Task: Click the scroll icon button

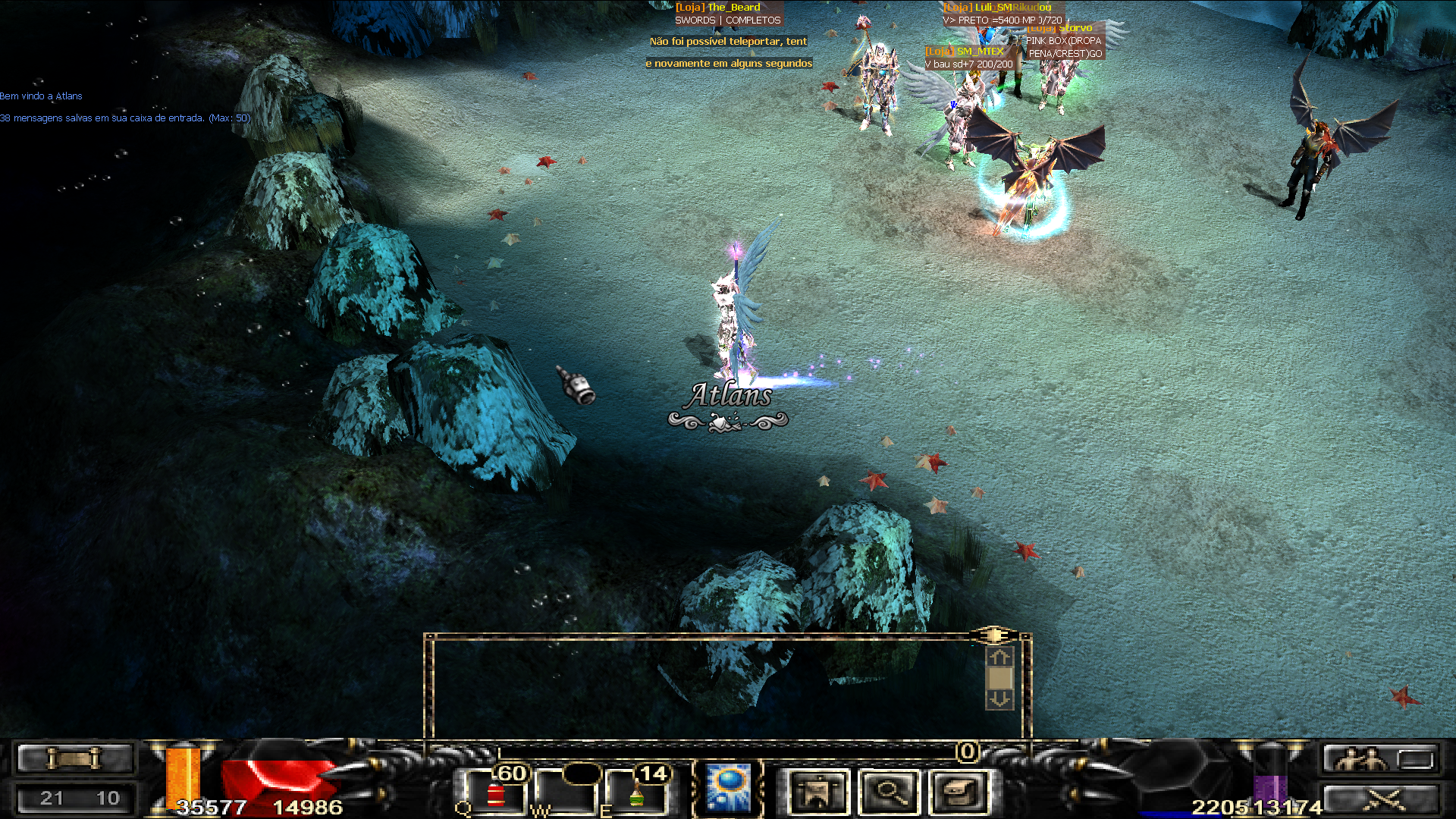Action: 74,758
